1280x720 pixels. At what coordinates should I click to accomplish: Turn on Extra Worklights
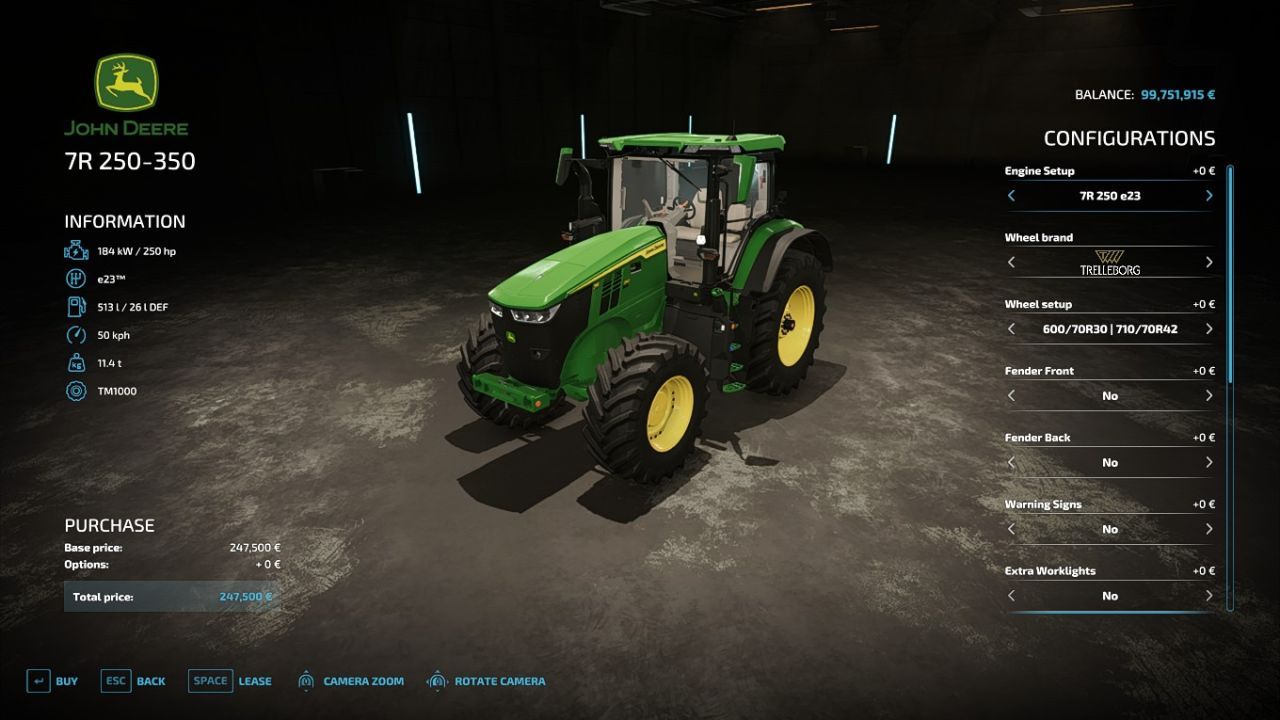point(1207,595)
